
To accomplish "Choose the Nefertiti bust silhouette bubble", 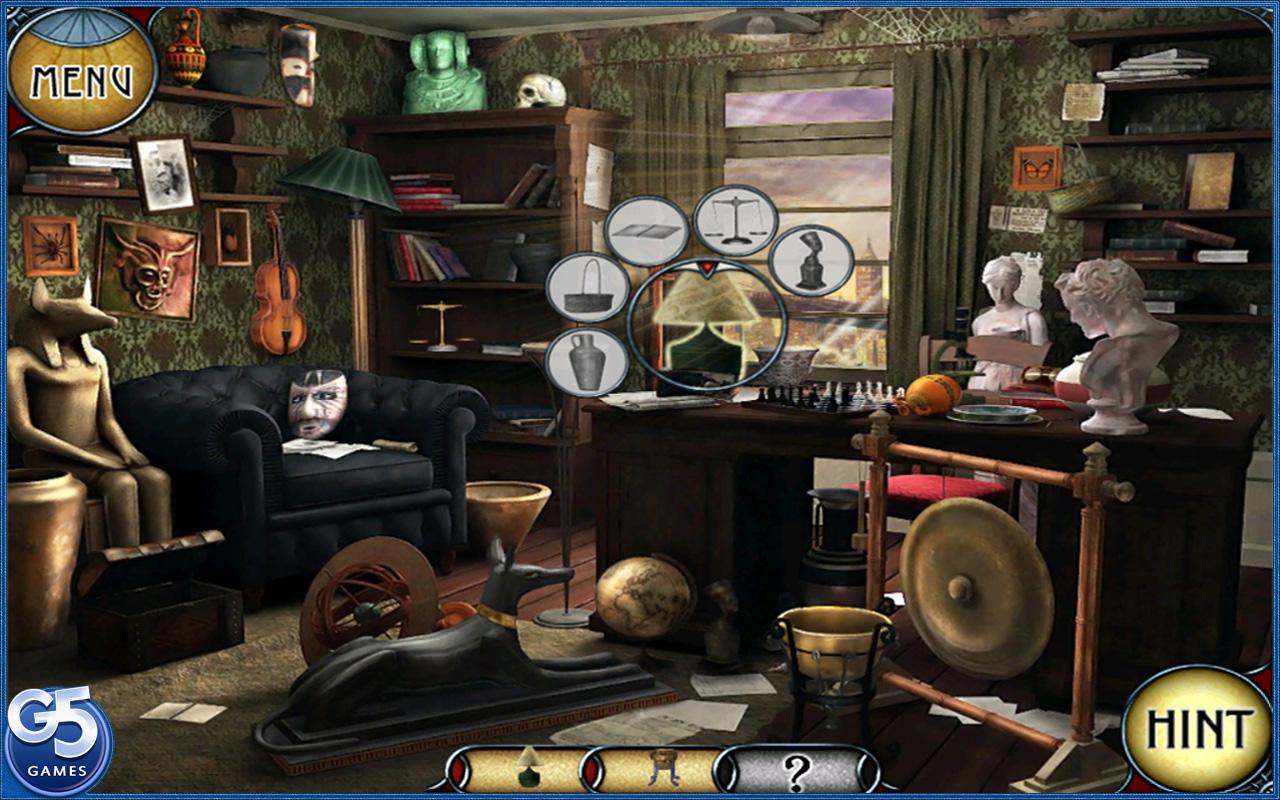I will point(811,261).
